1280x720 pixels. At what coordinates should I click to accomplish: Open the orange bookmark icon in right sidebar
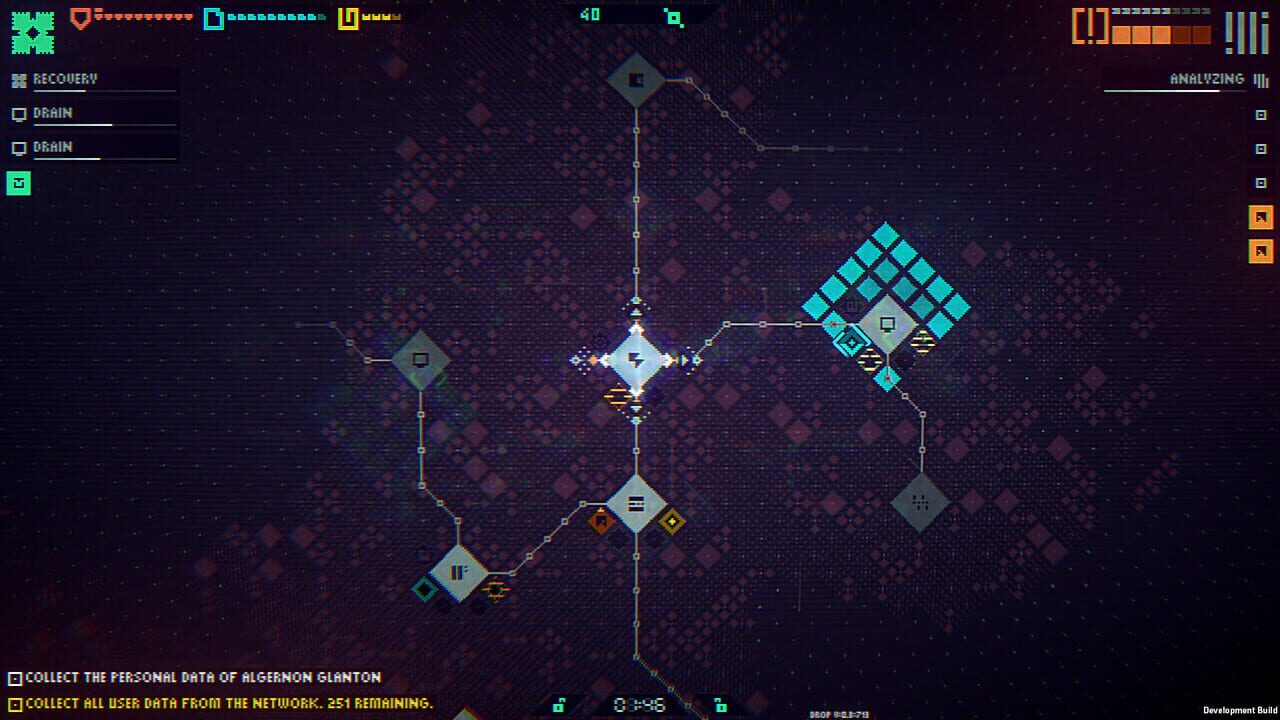tap(1262, 216)
